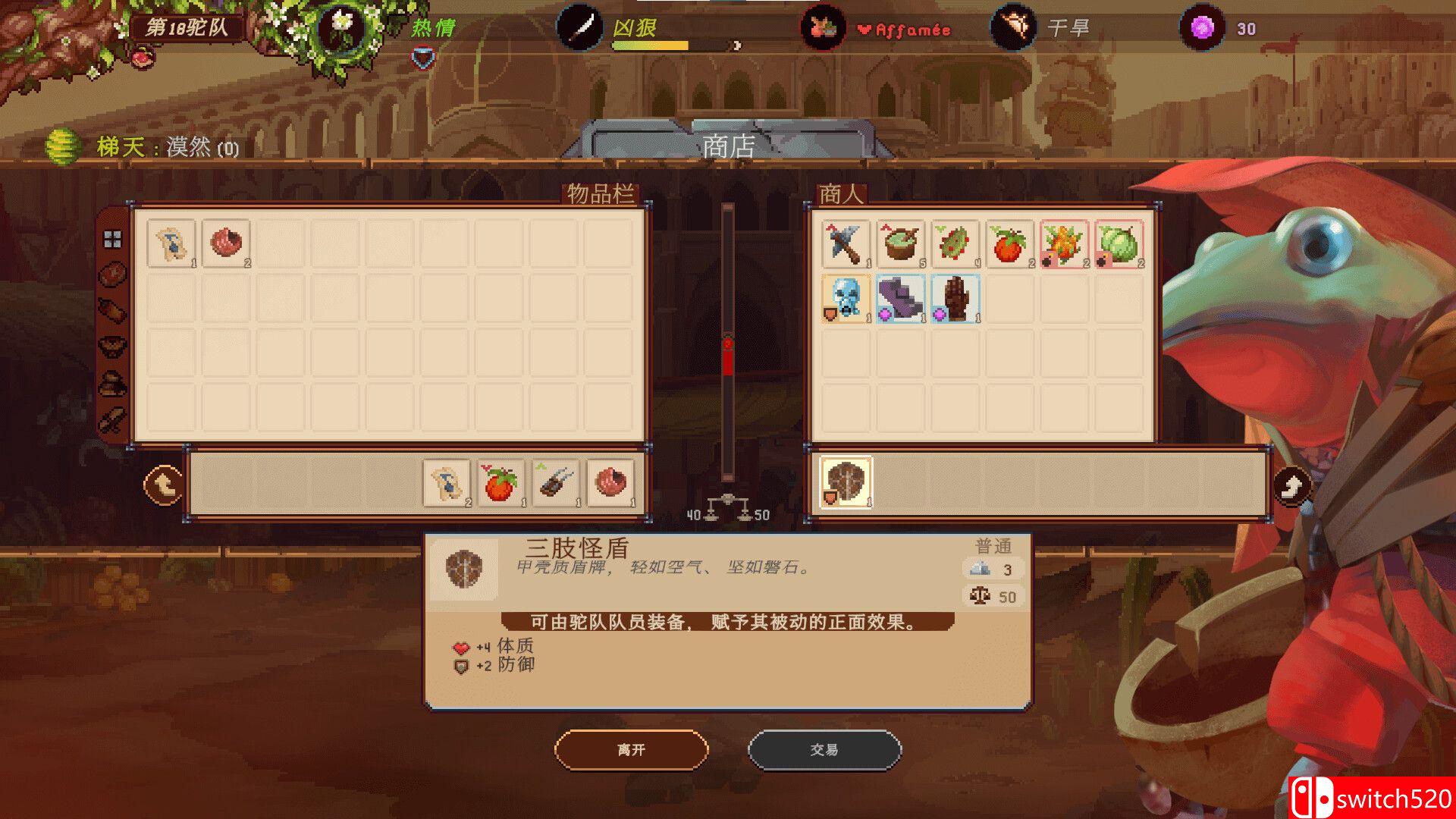Choose the orange leafy plant item
Screen dimensions: 1456x819
point(1064,244)
